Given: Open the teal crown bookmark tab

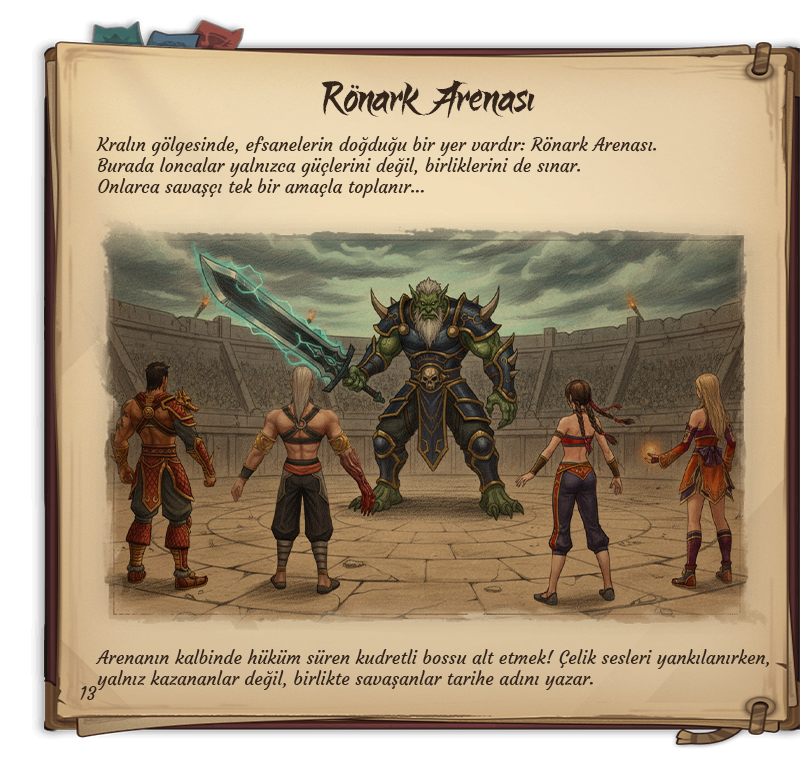Looking at the screenshot, I should [115, 34].
